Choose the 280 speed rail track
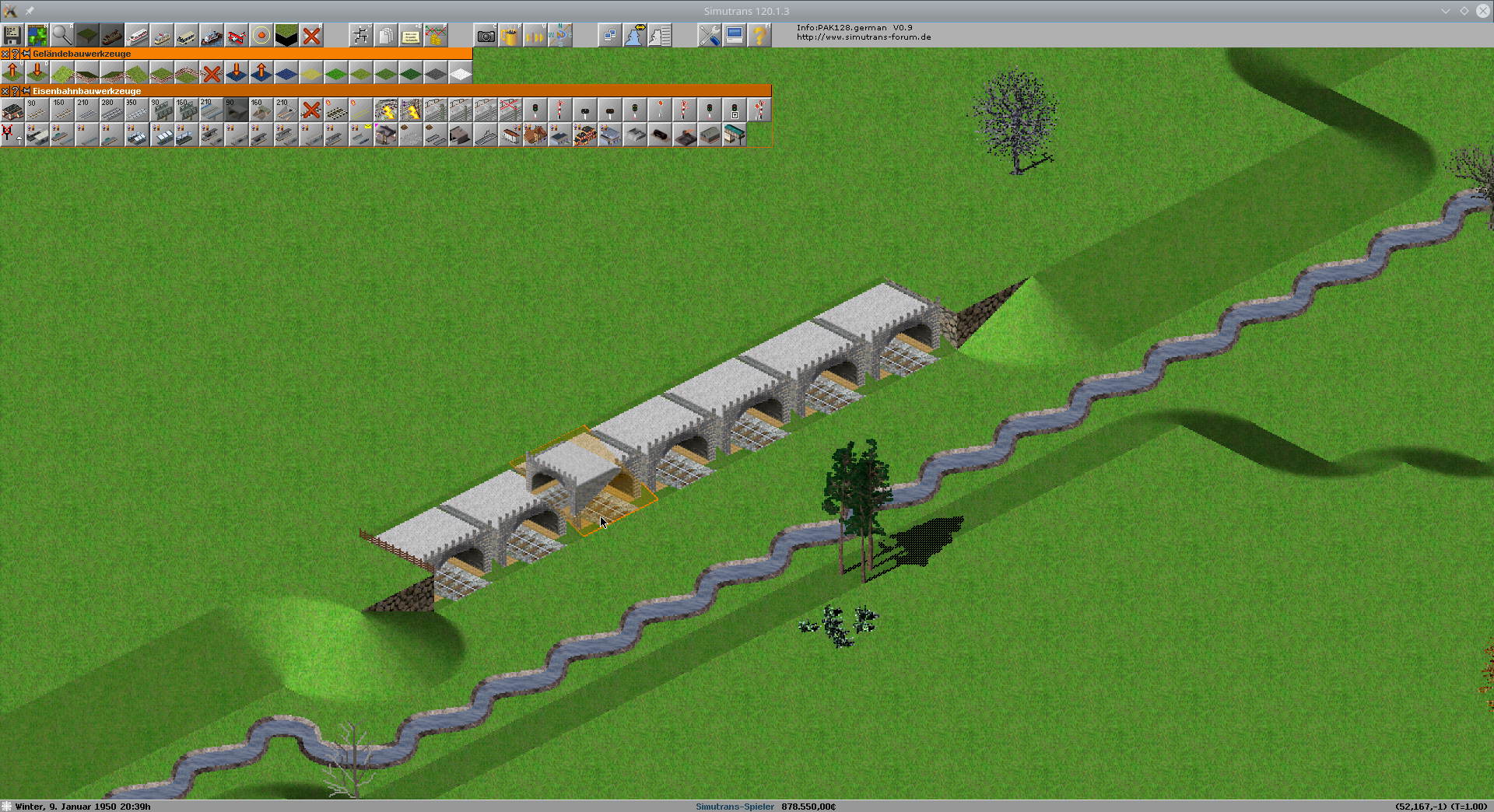The width and height of the screenshot is (1494, 812). pyautogui.click(x=112, y=110)
